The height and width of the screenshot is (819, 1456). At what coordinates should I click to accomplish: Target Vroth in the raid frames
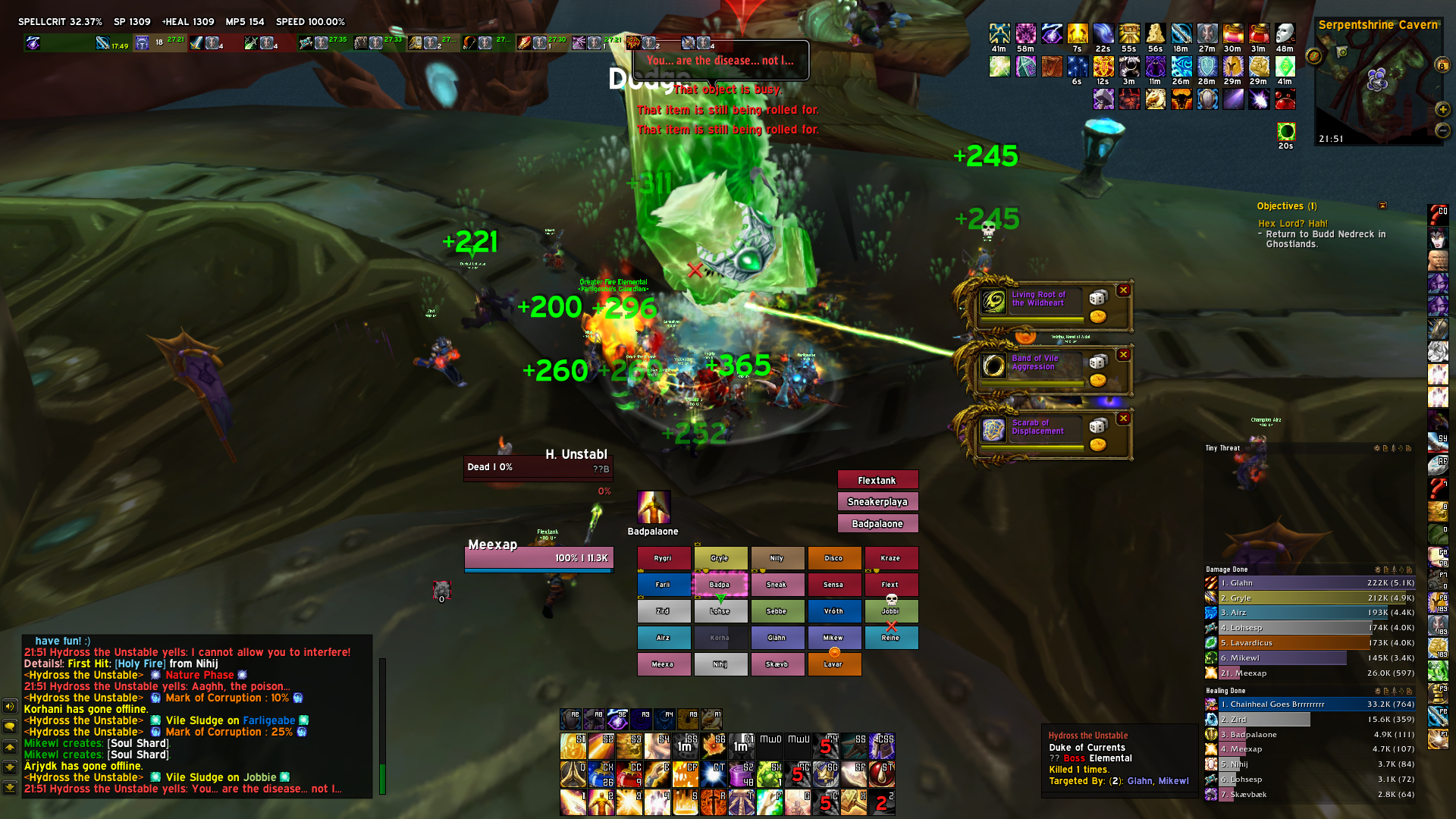pyautogui.click(x=833, y=611)
